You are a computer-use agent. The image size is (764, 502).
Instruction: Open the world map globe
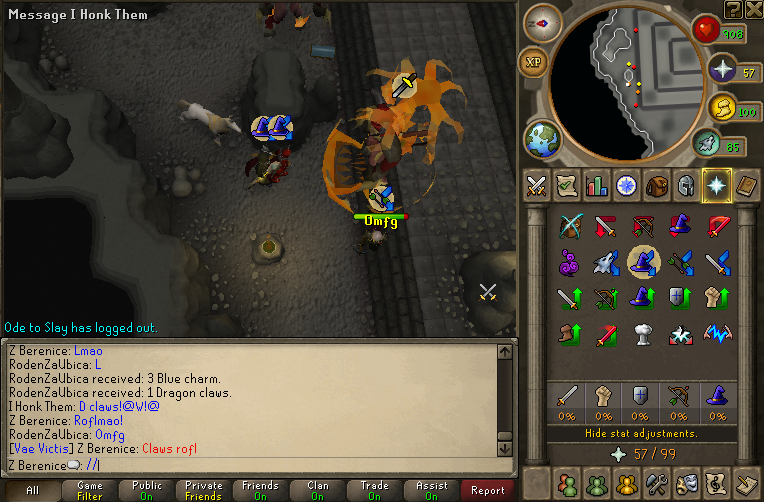[543, 138]
